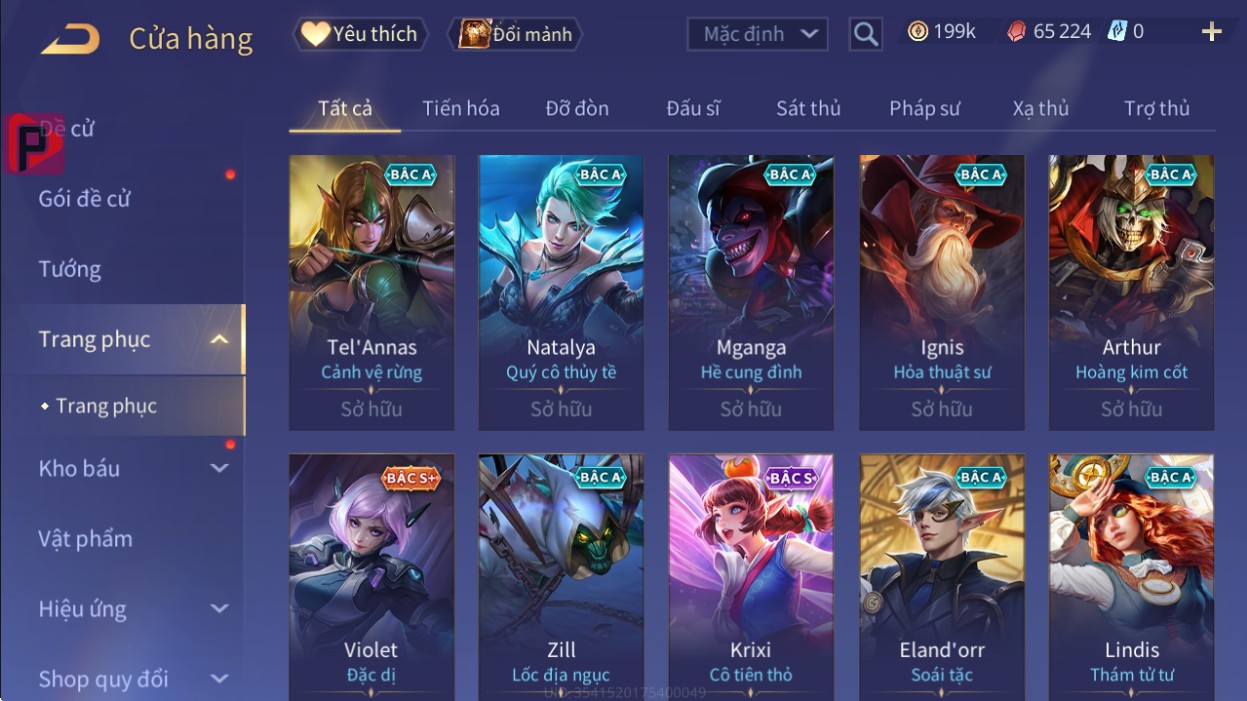This screenshot has width=1247, height=701.
Task: Select the Tel'Annas Cảnh vệ rừng skin card
Action: (371, 292)
